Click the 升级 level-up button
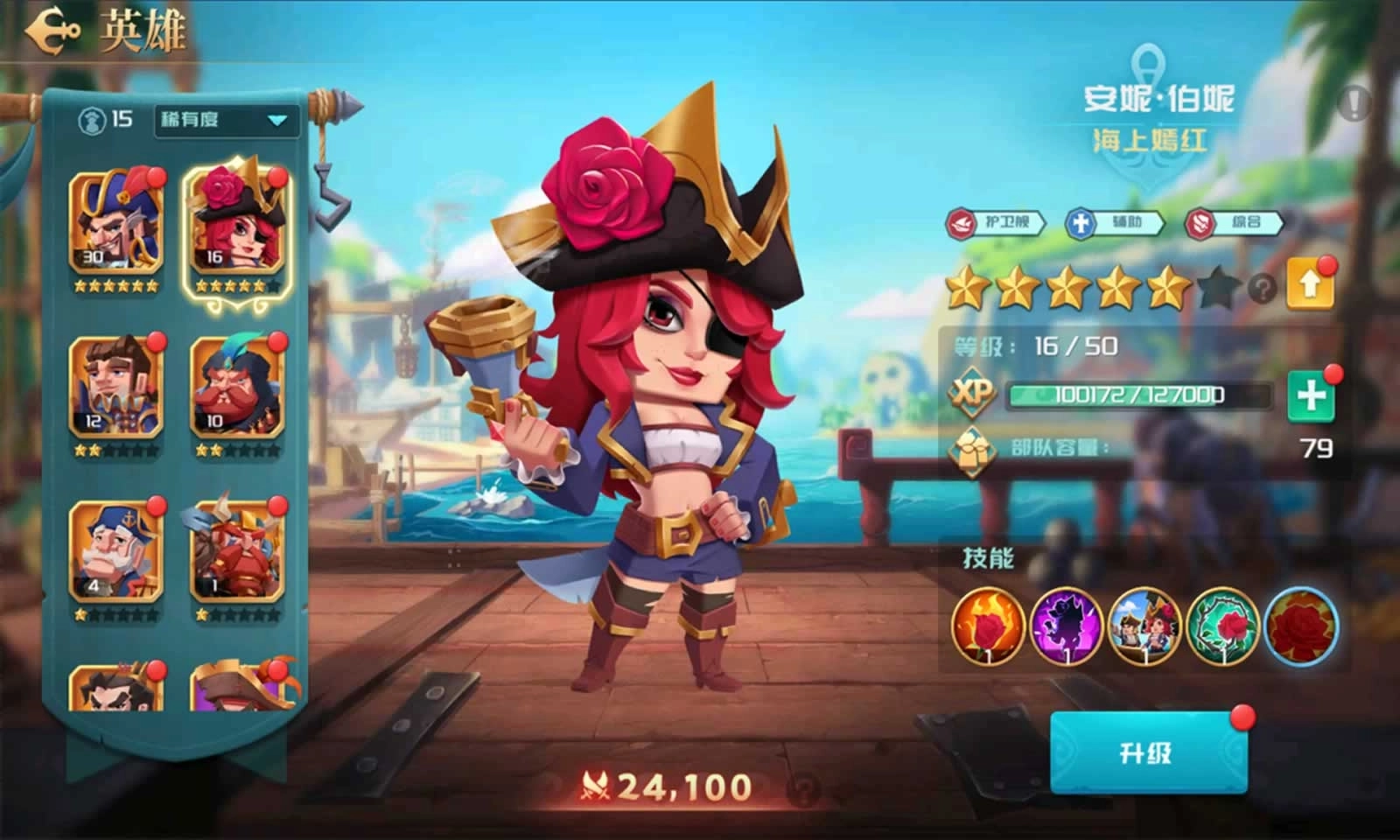 [x=1147, y=752]
